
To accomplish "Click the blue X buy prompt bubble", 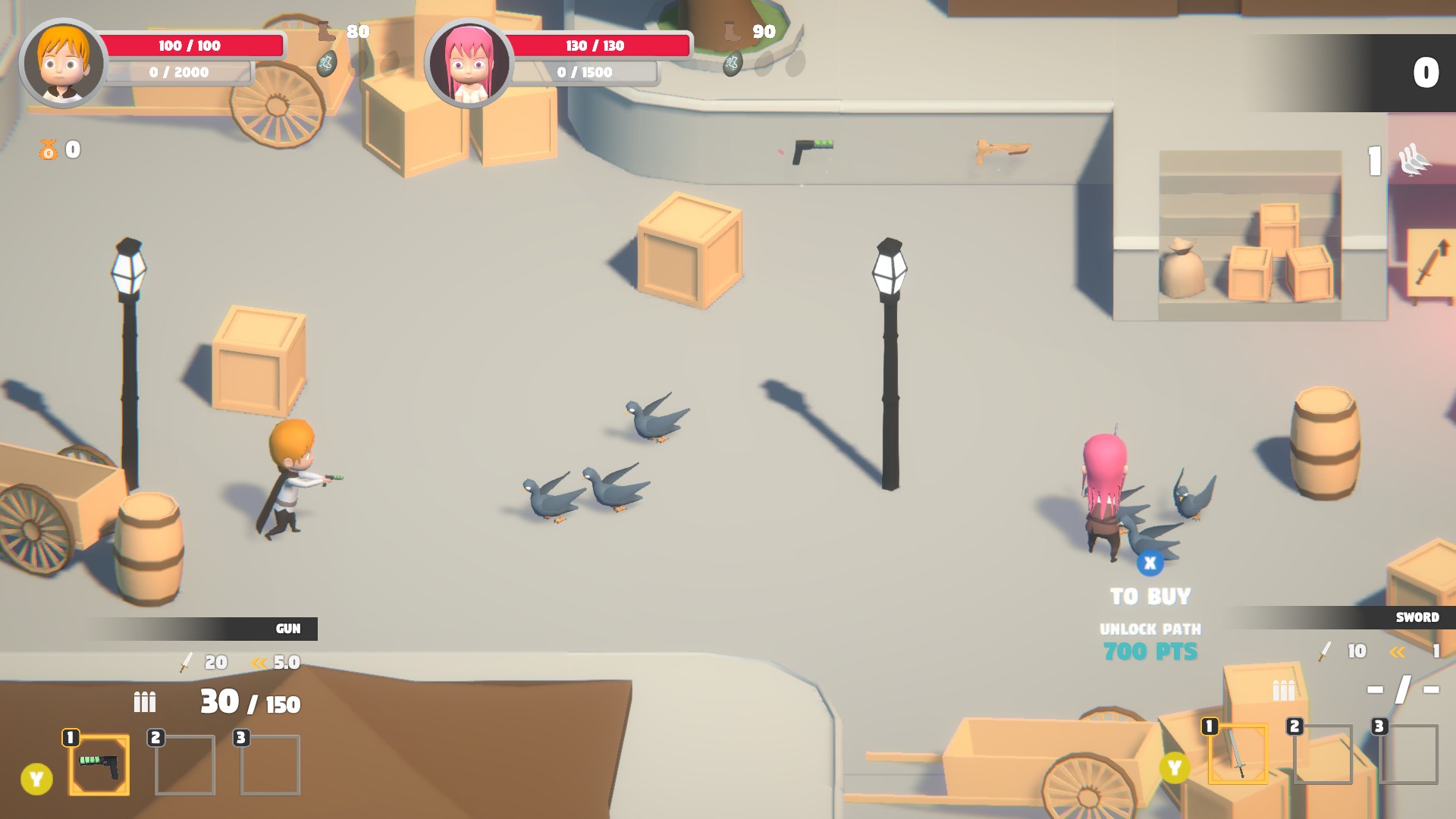I will (x=1150, y=562).
